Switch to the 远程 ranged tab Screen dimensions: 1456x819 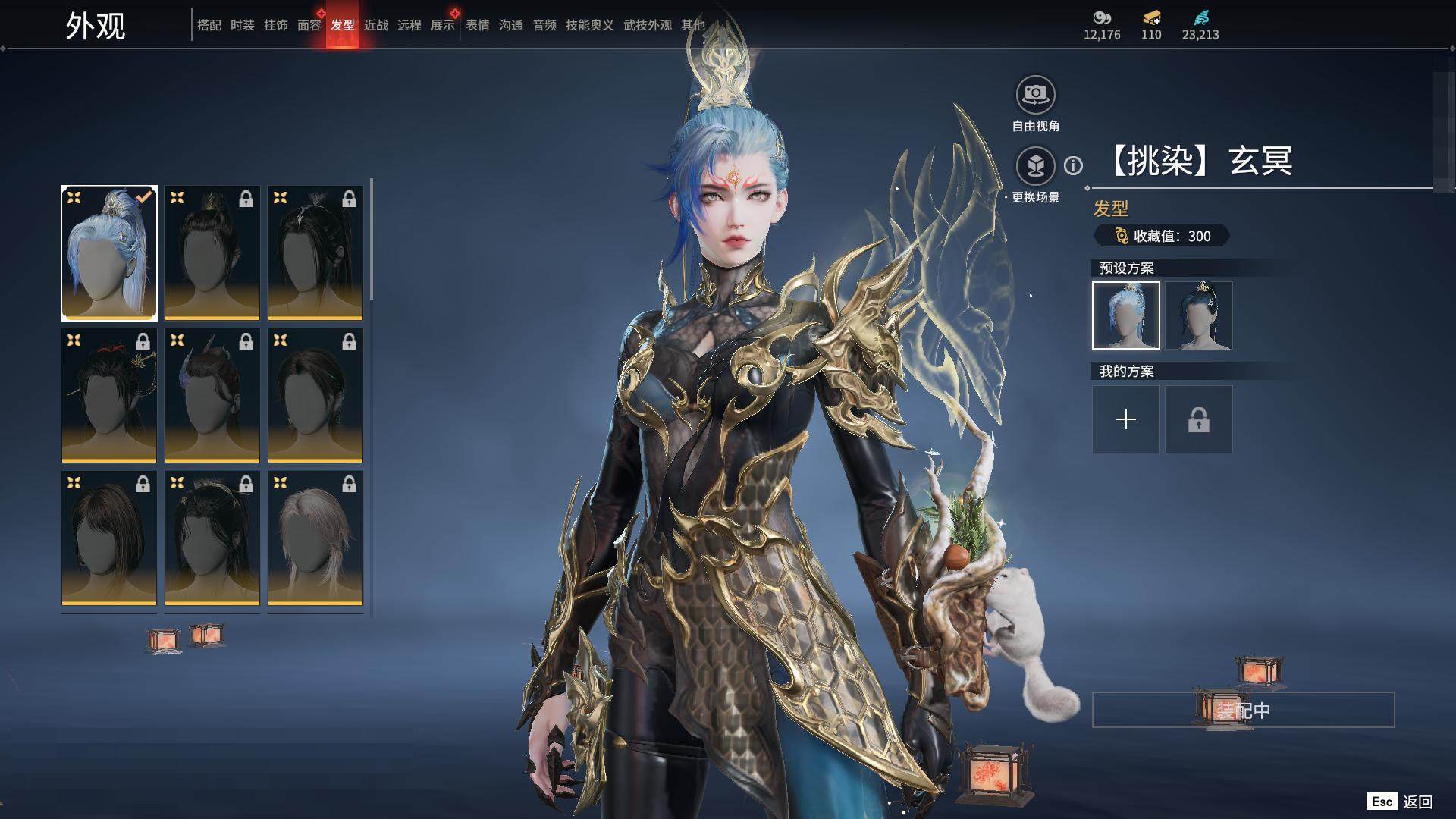click(x=409, y=25)
